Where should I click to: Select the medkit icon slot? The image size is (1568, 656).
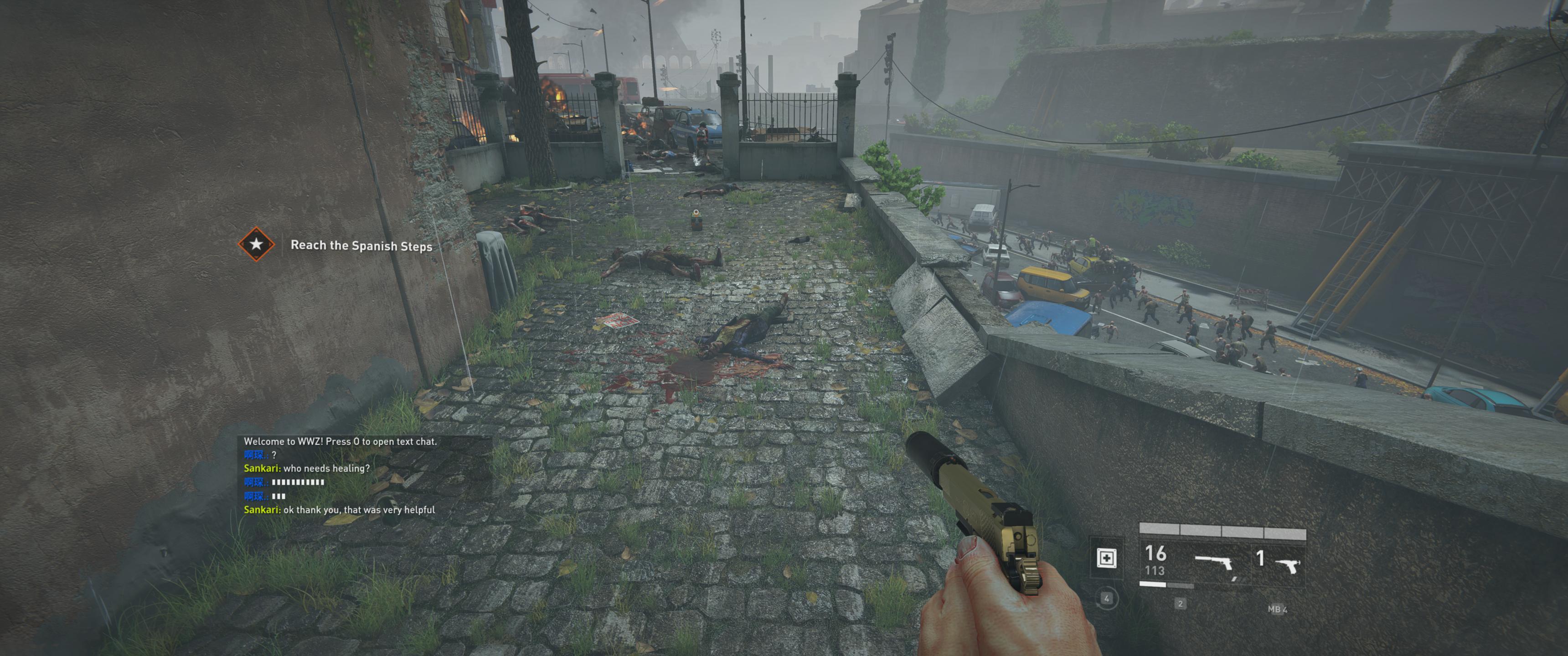coord(1106,558)
